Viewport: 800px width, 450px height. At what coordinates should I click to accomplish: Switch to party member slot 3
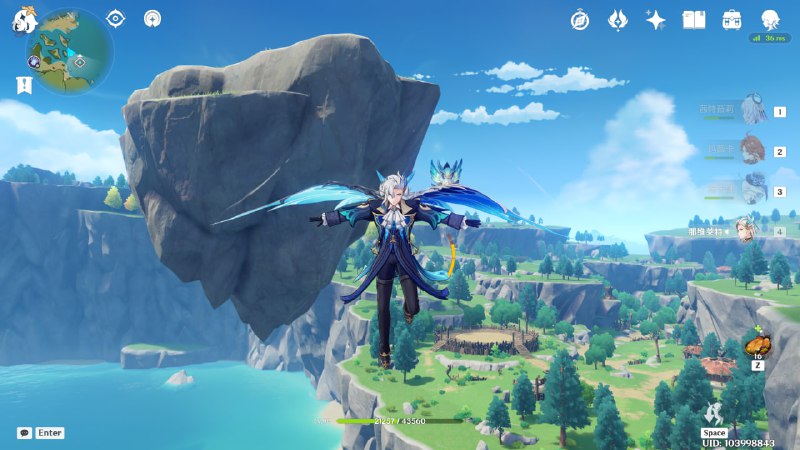point(752,190)
